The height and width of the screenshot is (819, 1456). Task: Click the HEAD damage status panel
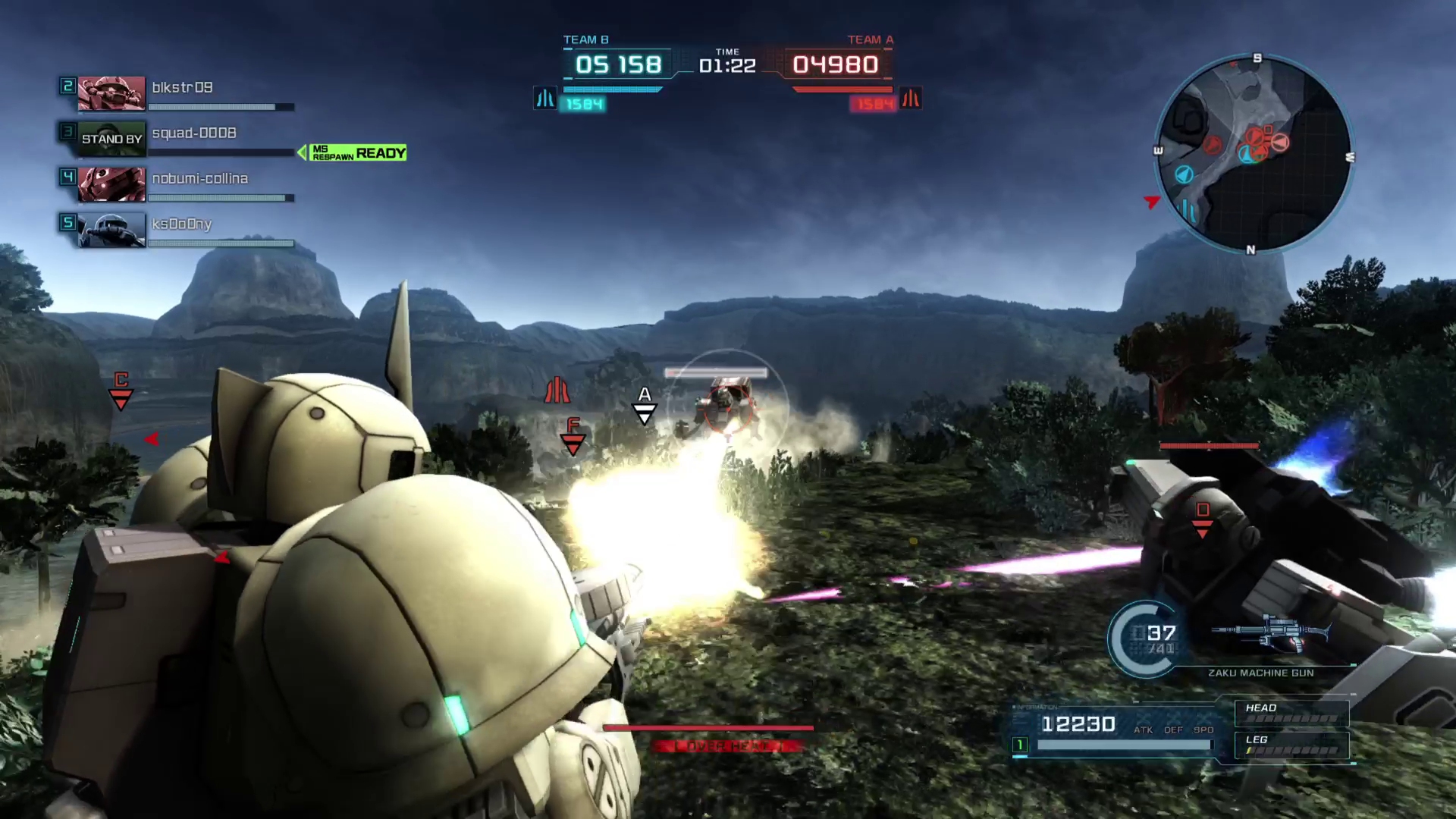tap(1291, 713)
